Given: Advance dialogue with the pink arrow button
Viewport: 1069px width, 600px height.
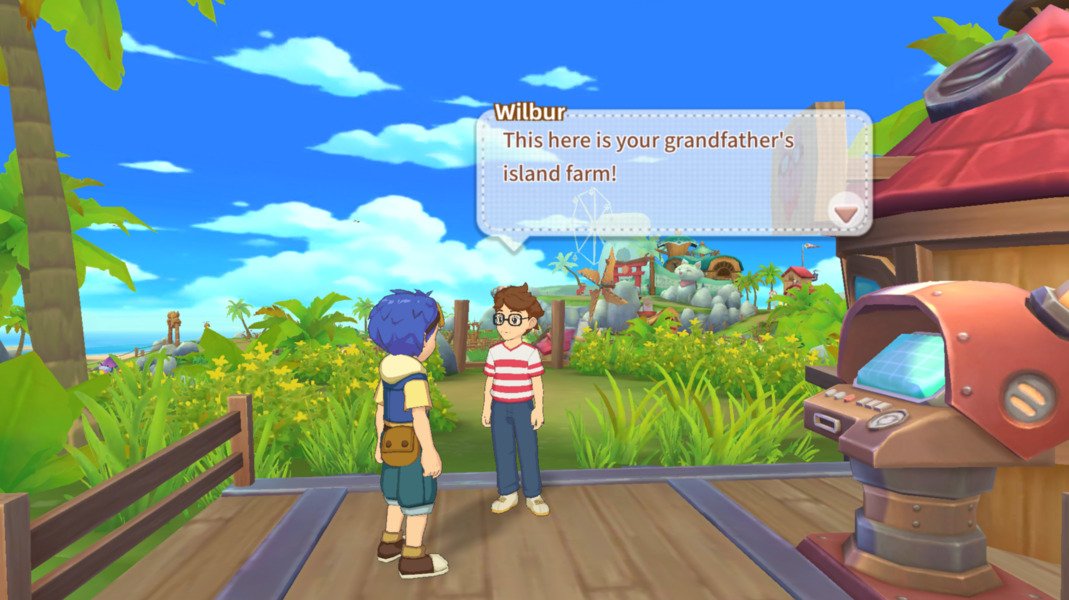Looking at the screenshot, I should click(x=846, y=212).
